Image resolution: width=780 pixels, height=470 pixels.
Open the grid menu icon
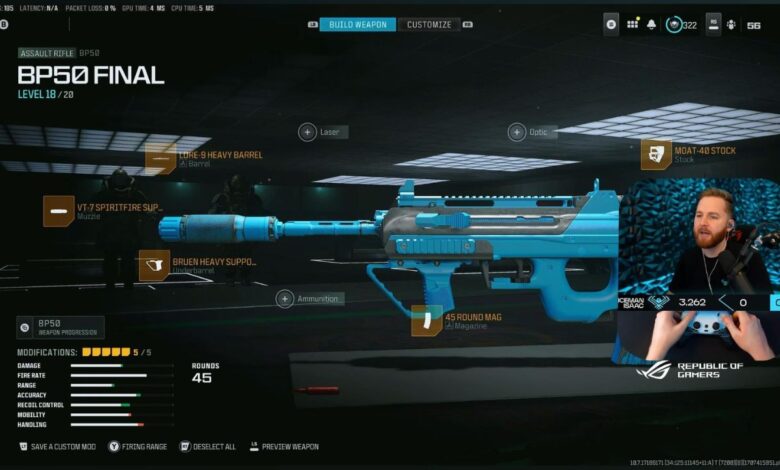tap(632, 23)
